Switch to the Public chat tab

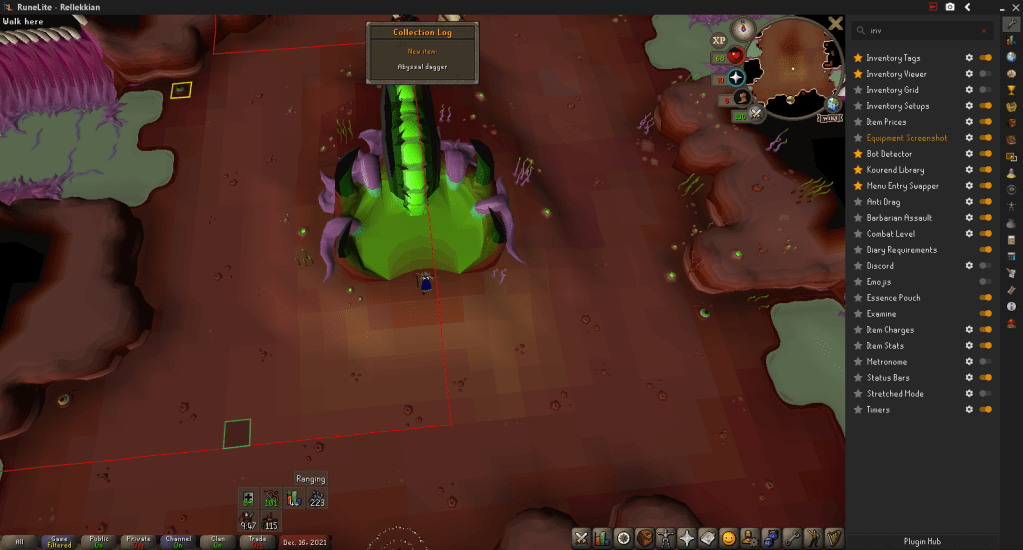click(99, 541)
